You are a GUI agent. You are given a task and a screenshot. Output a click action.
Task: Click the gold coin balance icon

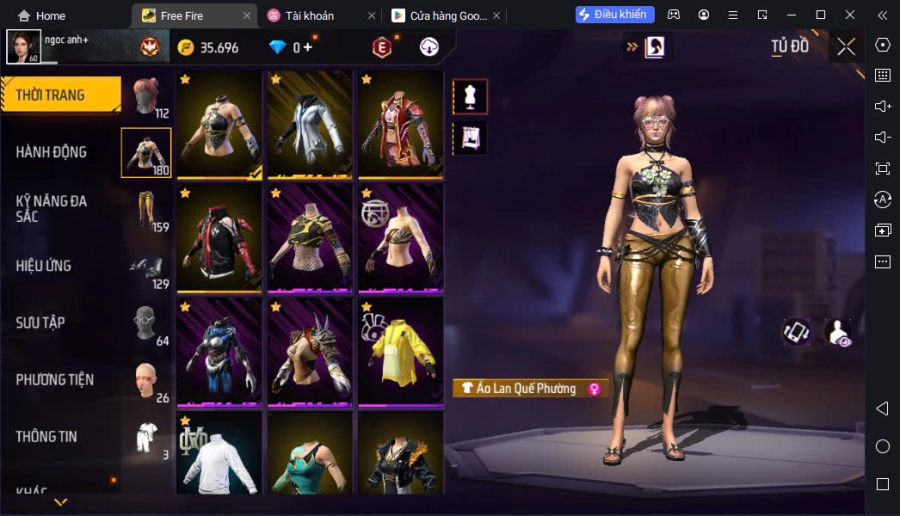186,48
